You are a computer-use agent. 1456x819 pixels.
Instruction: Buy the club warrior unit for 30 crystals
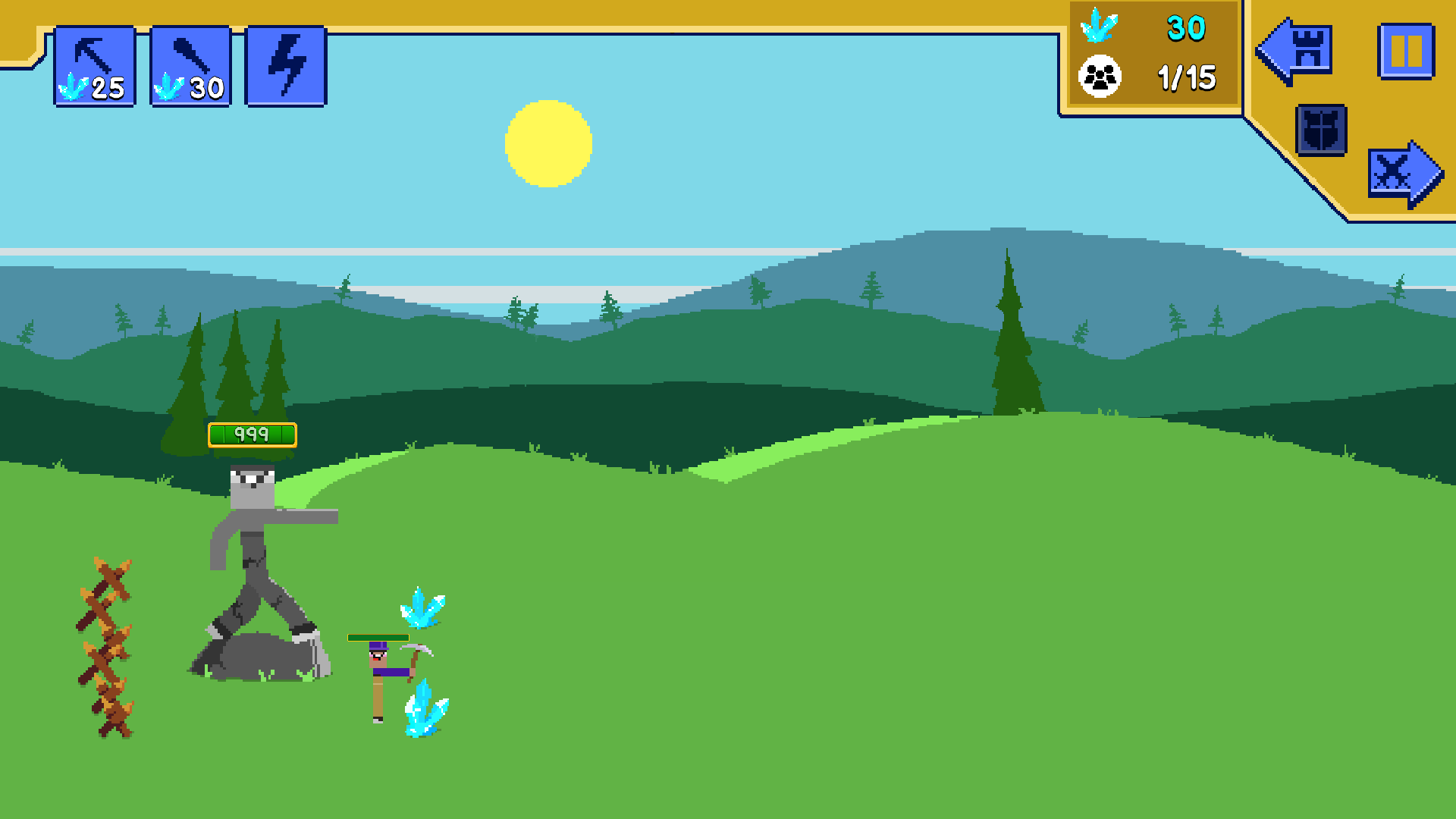190,64
